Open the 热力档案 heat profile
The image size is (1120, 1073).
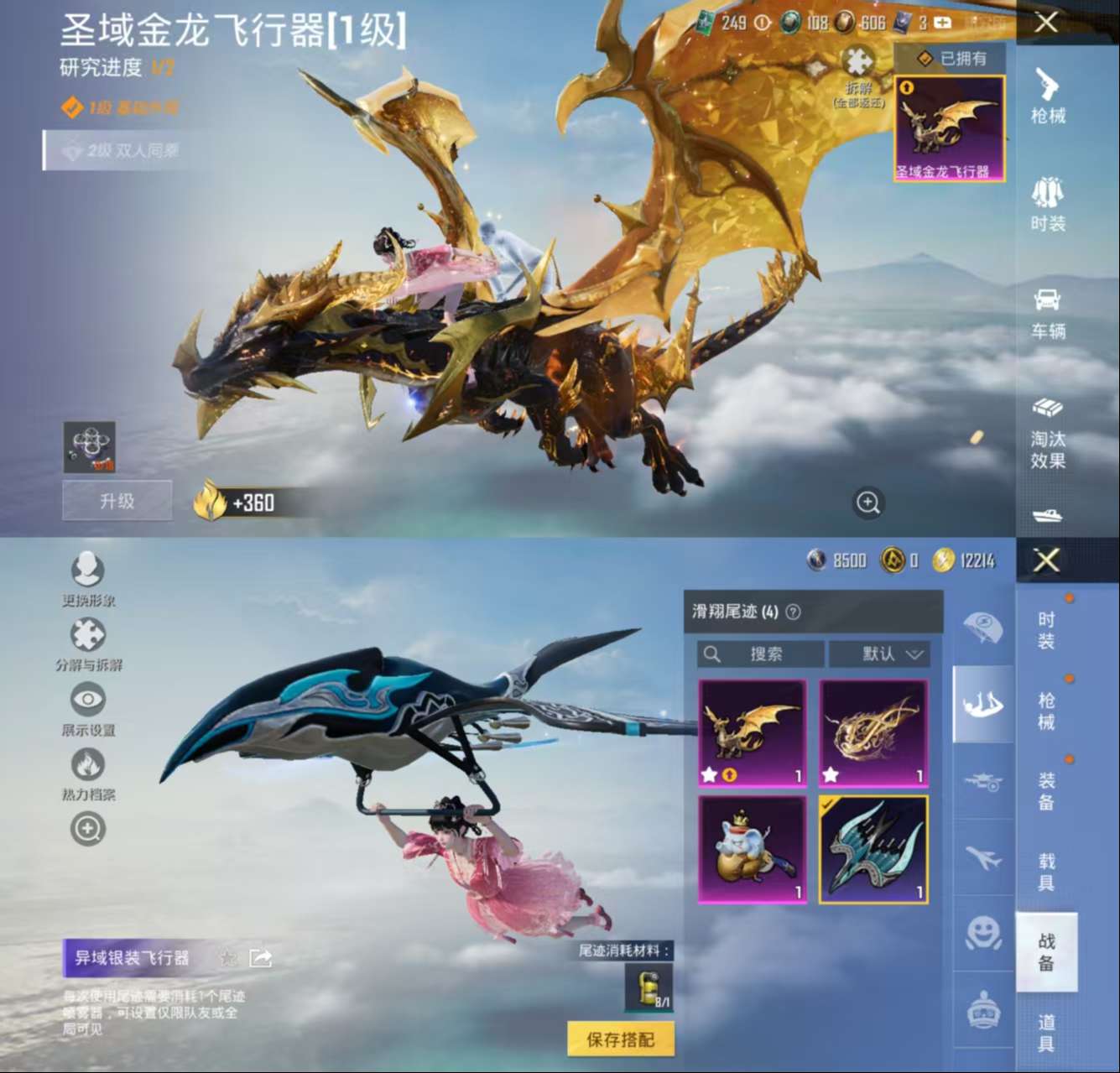click(x=88, y=773)
